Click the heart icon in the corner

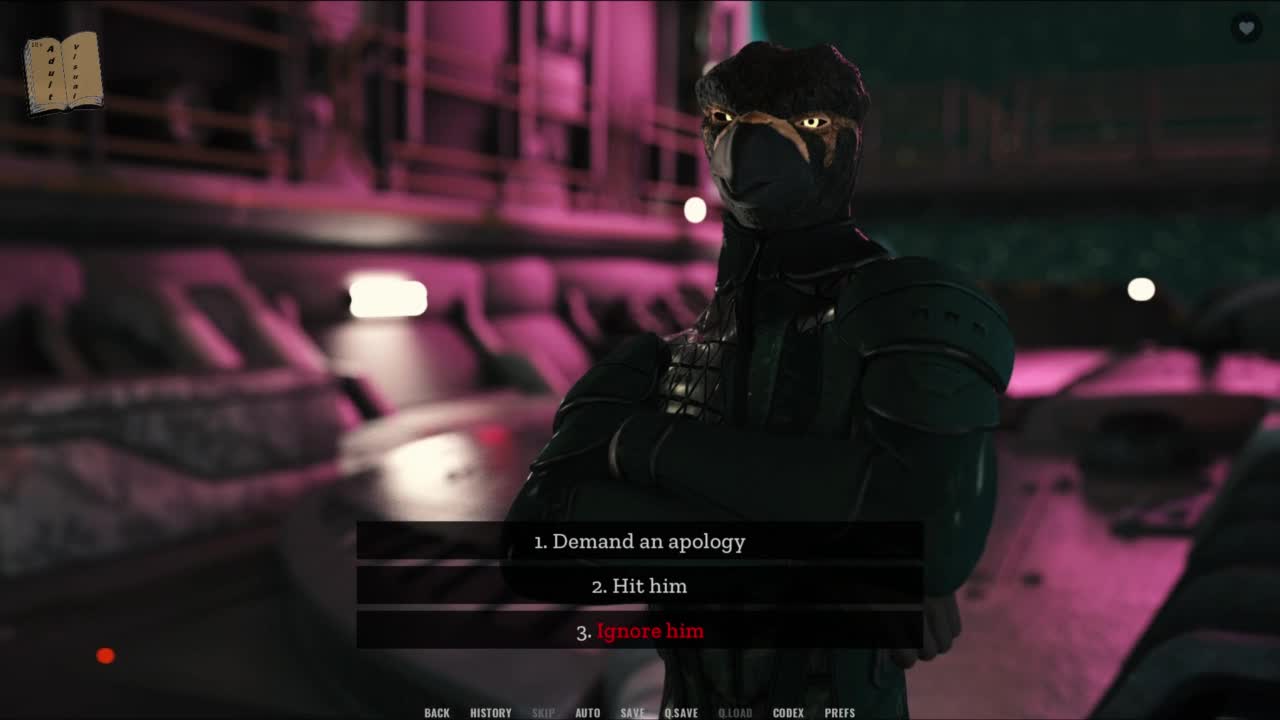pos(1246,28)
